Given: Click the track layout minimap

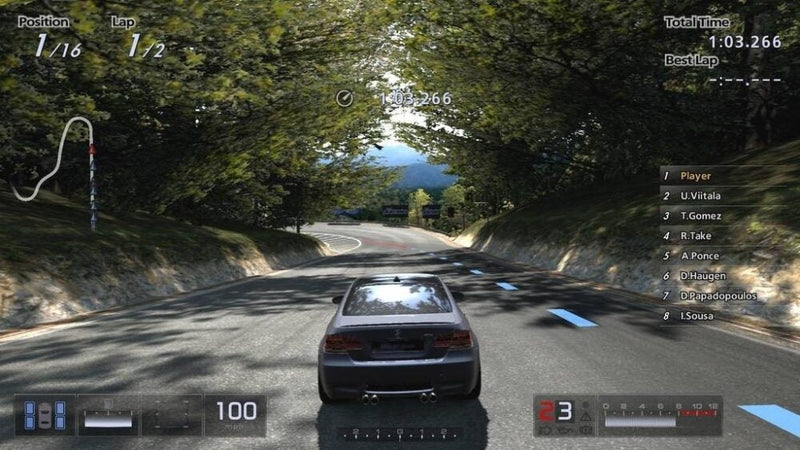Looking at the screenshot, I should coord(58,163).
